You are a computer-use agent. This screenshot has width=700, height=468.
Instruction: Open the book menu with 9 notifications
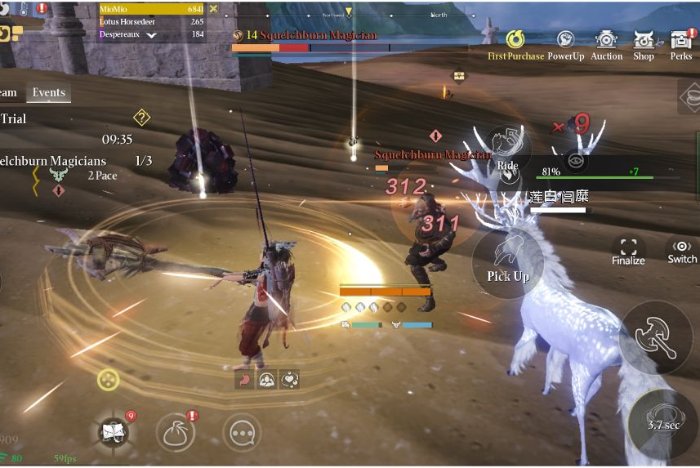113,432
